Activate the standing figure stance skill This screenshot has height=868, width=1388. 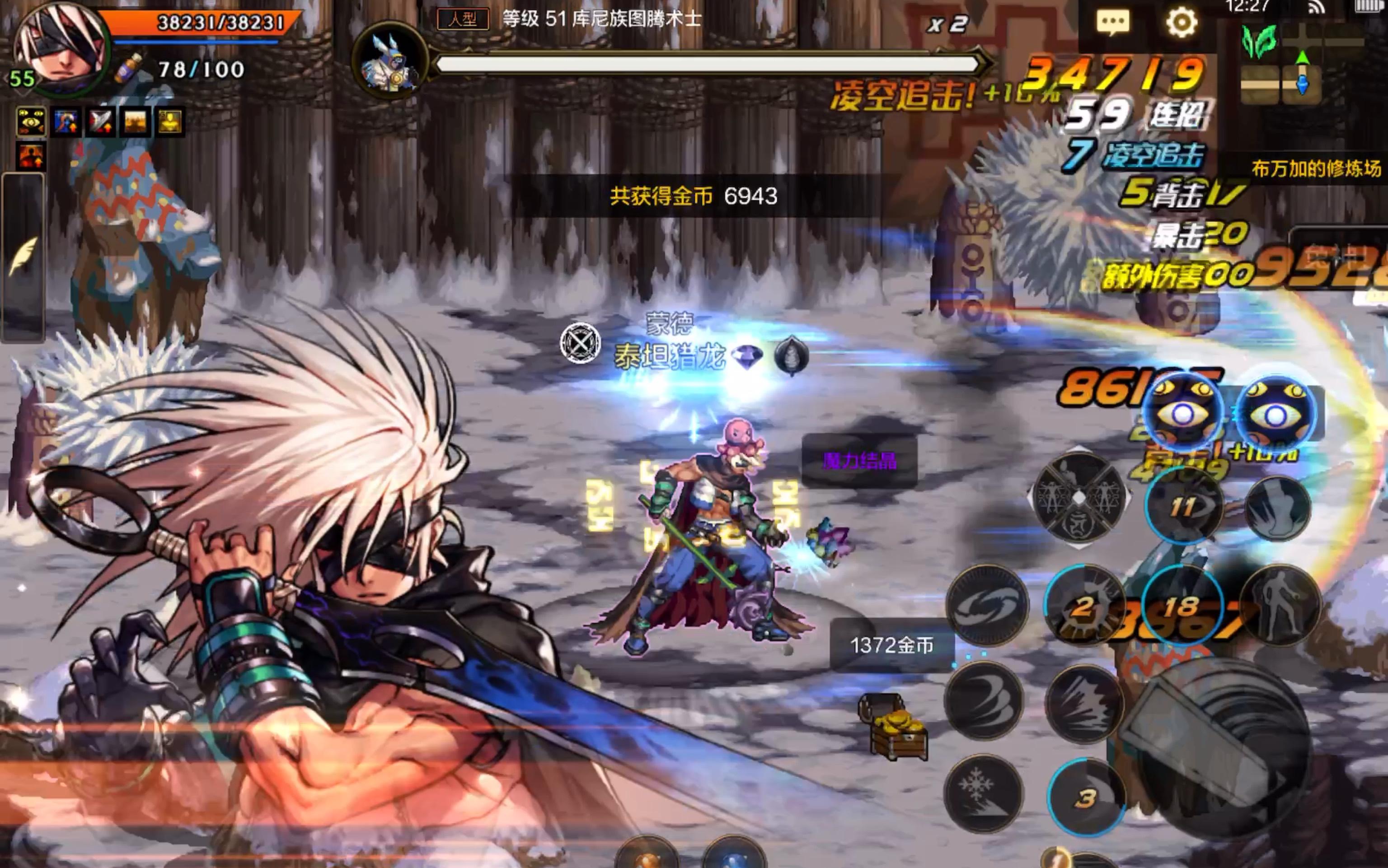(x=1280, y=606)
